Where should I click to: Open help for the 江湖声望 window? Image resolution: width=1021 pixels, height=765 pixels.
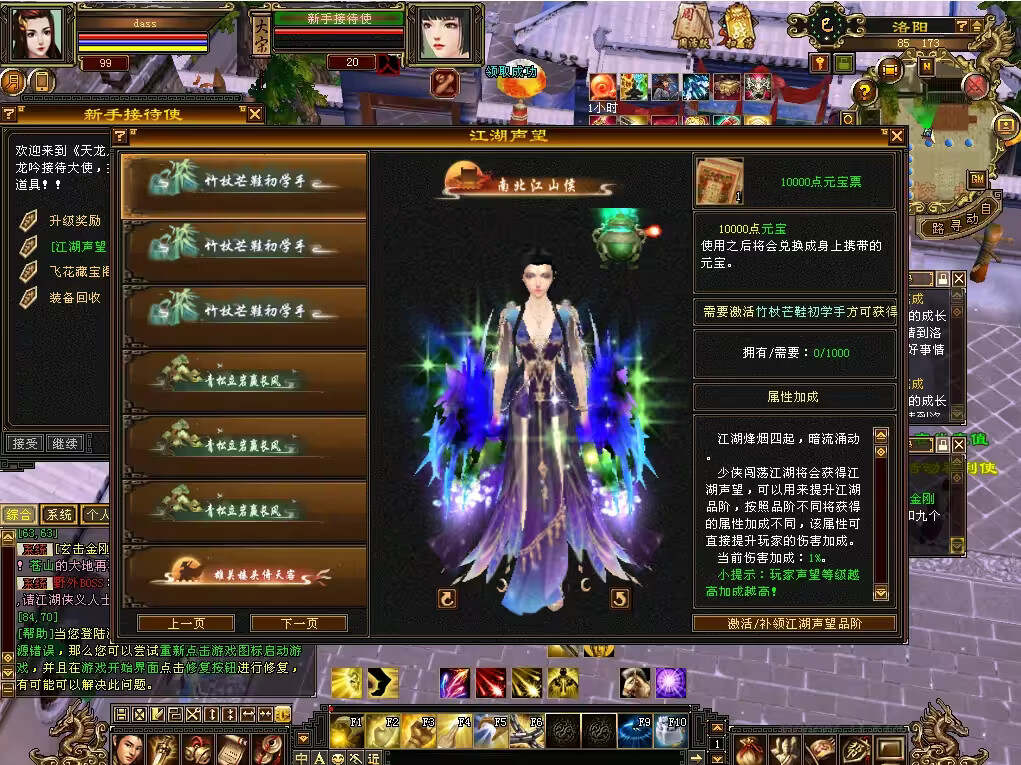coord(119,136)
